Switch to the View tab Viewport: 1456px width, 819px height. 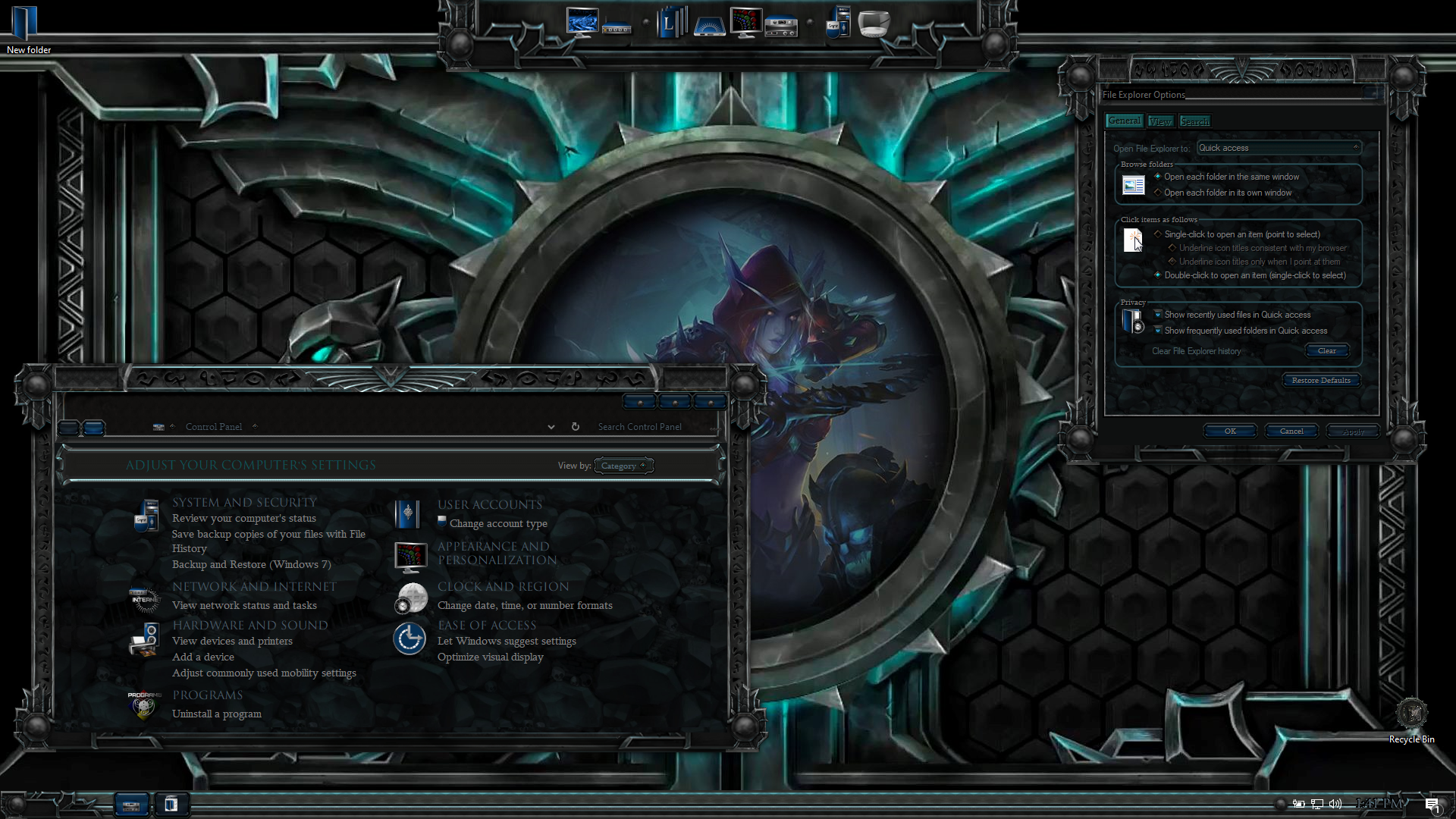(x=1159, y=121)
